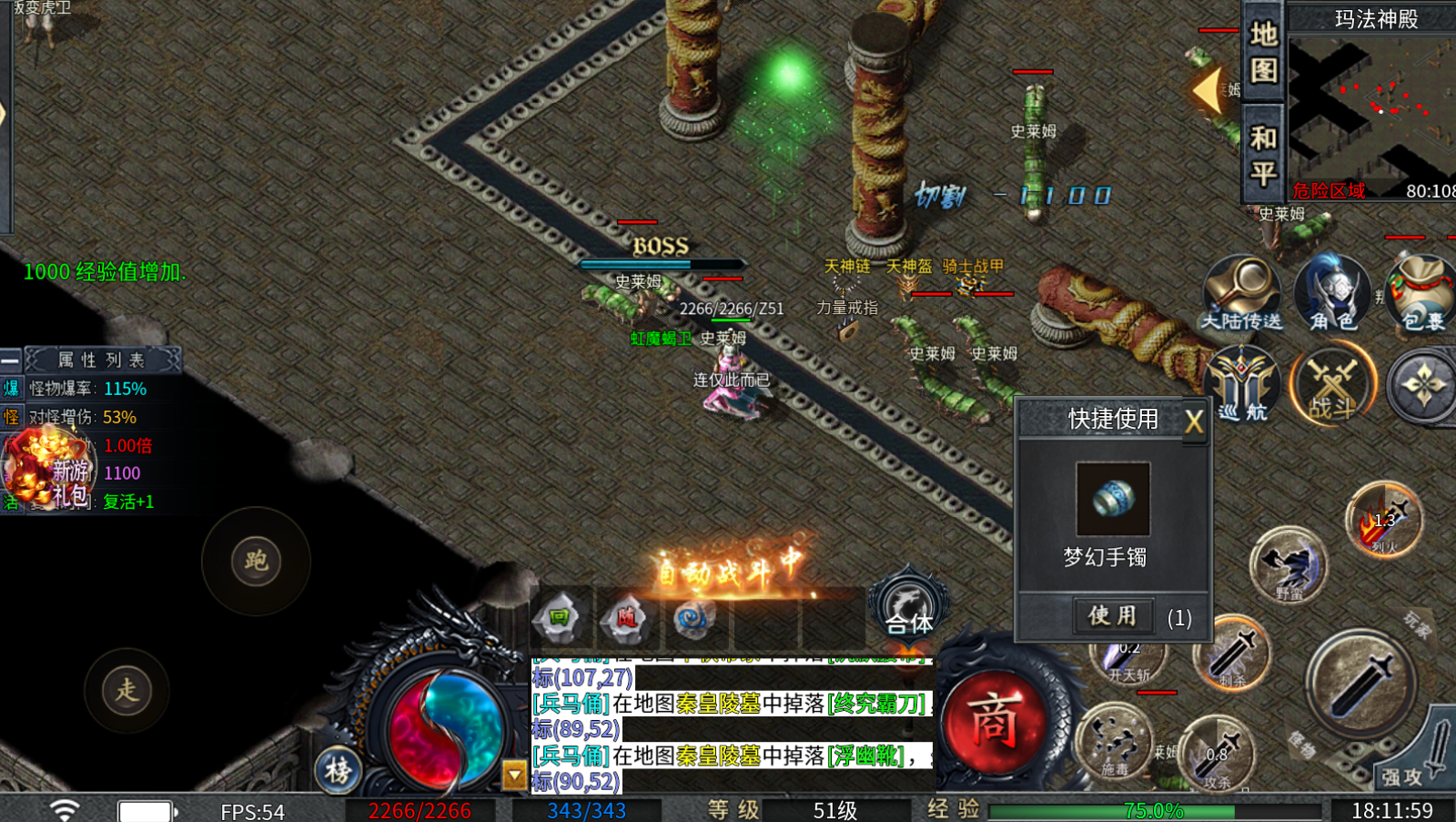This screenshot has height=822, width=1456.
Task: Activate the 合体 merge button
Action: coord(909,604)
